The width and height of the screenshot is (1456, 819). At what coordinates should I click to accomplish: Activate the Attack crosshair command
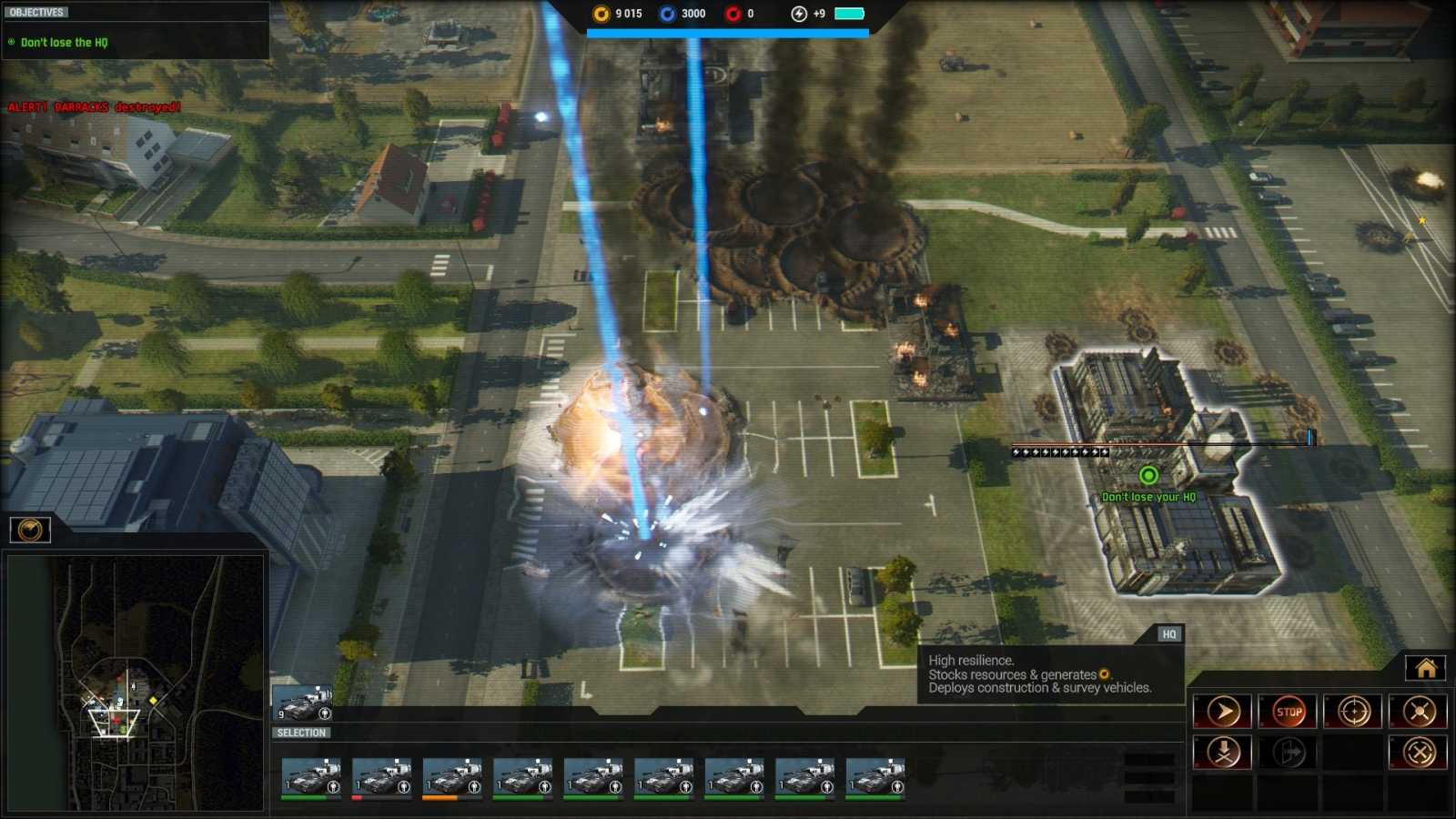[1355, 711]
